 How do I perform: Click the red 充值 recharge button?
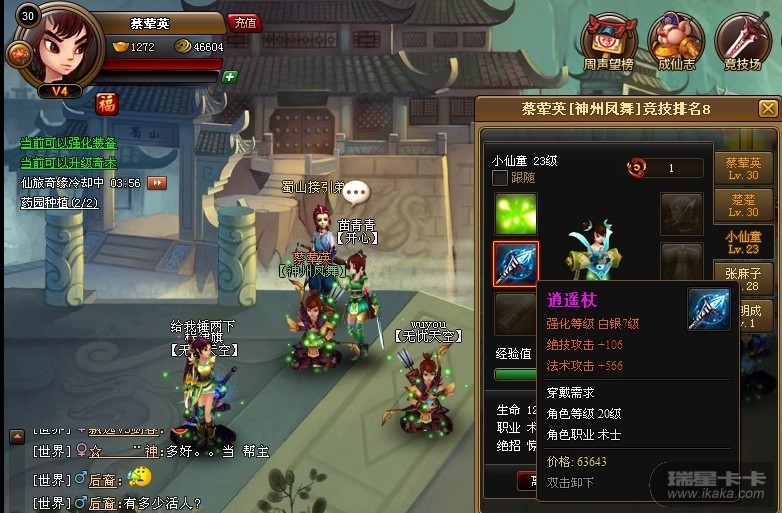pyautogui.click(x=244, y=22)
